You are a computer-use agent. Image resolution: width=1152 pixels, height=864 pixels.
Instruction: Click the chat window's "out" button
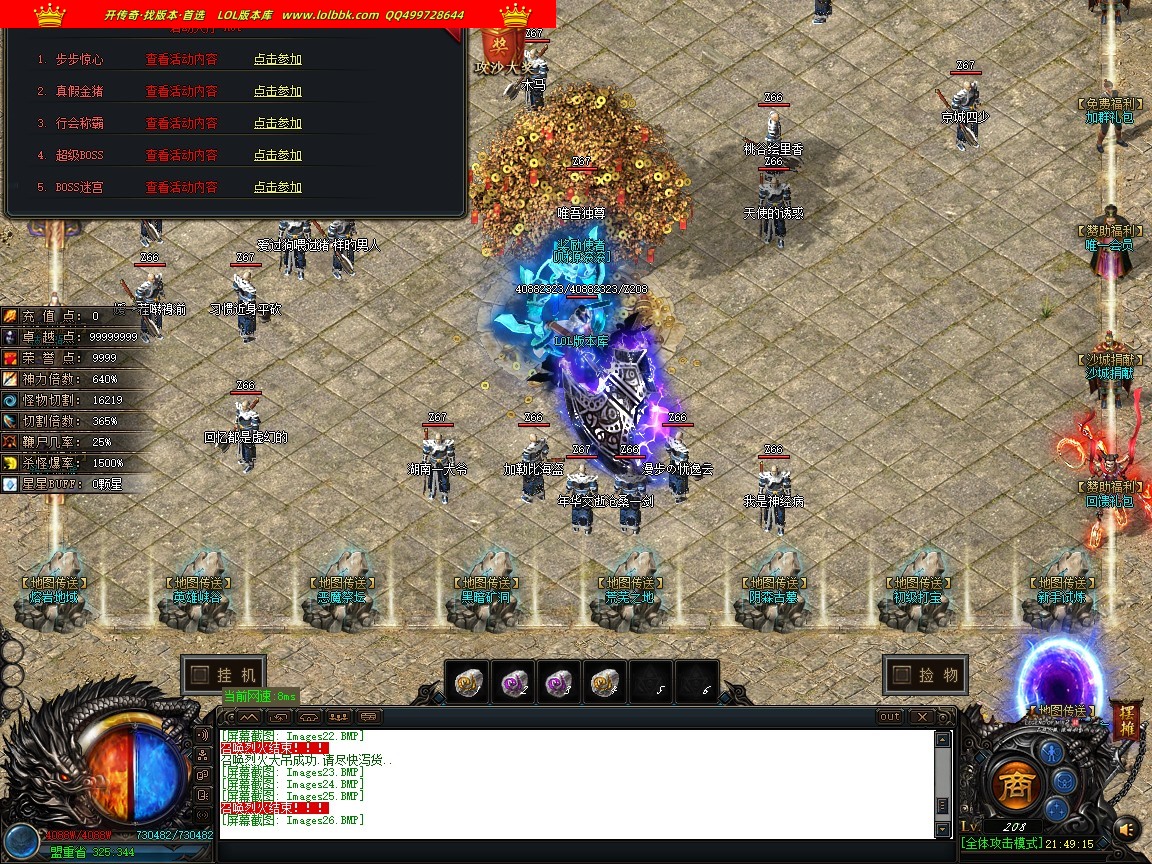point(889,717)
